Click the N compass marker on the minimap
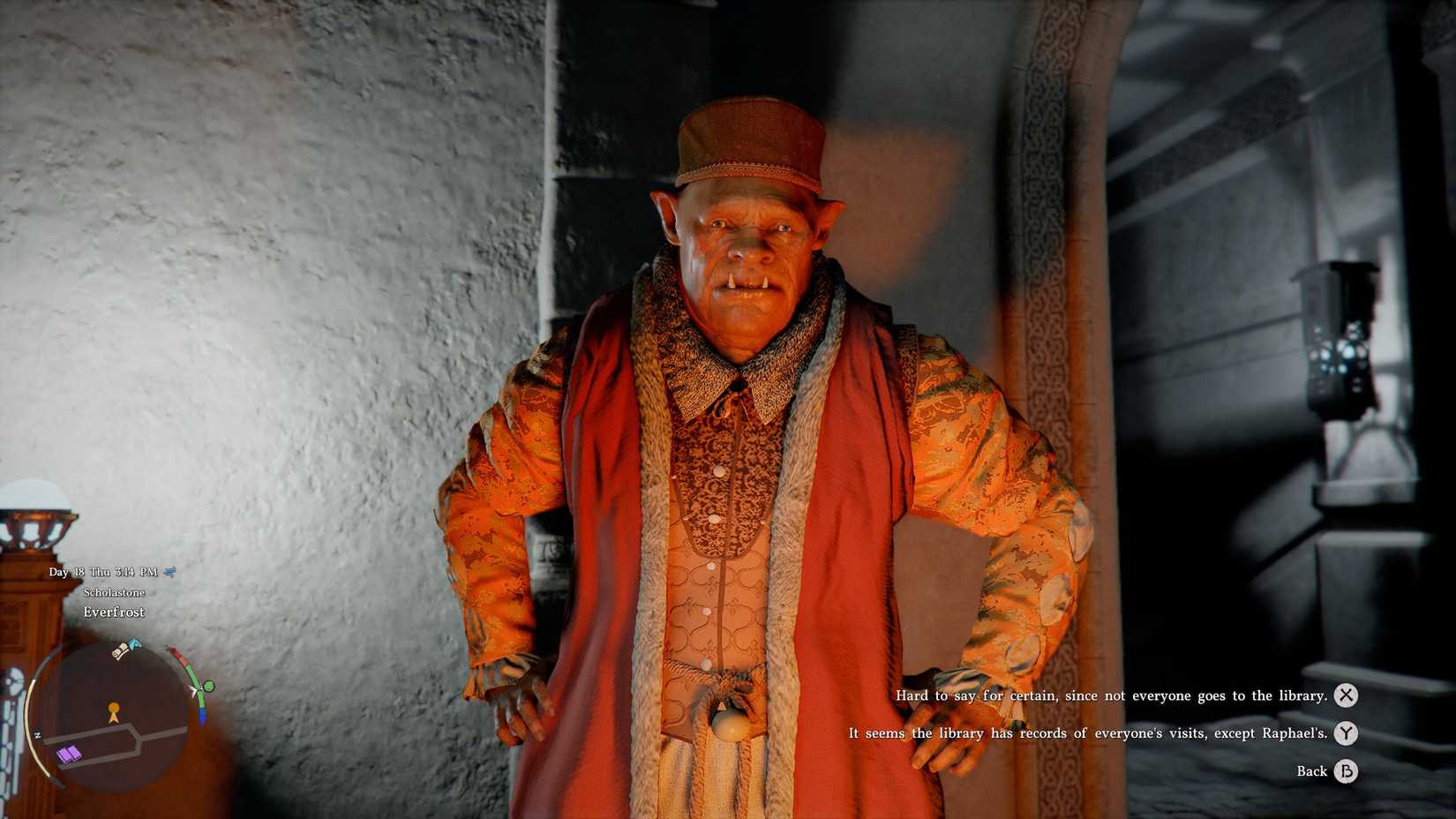Viewport: 1456px width, 819px height. click(38, 733)
